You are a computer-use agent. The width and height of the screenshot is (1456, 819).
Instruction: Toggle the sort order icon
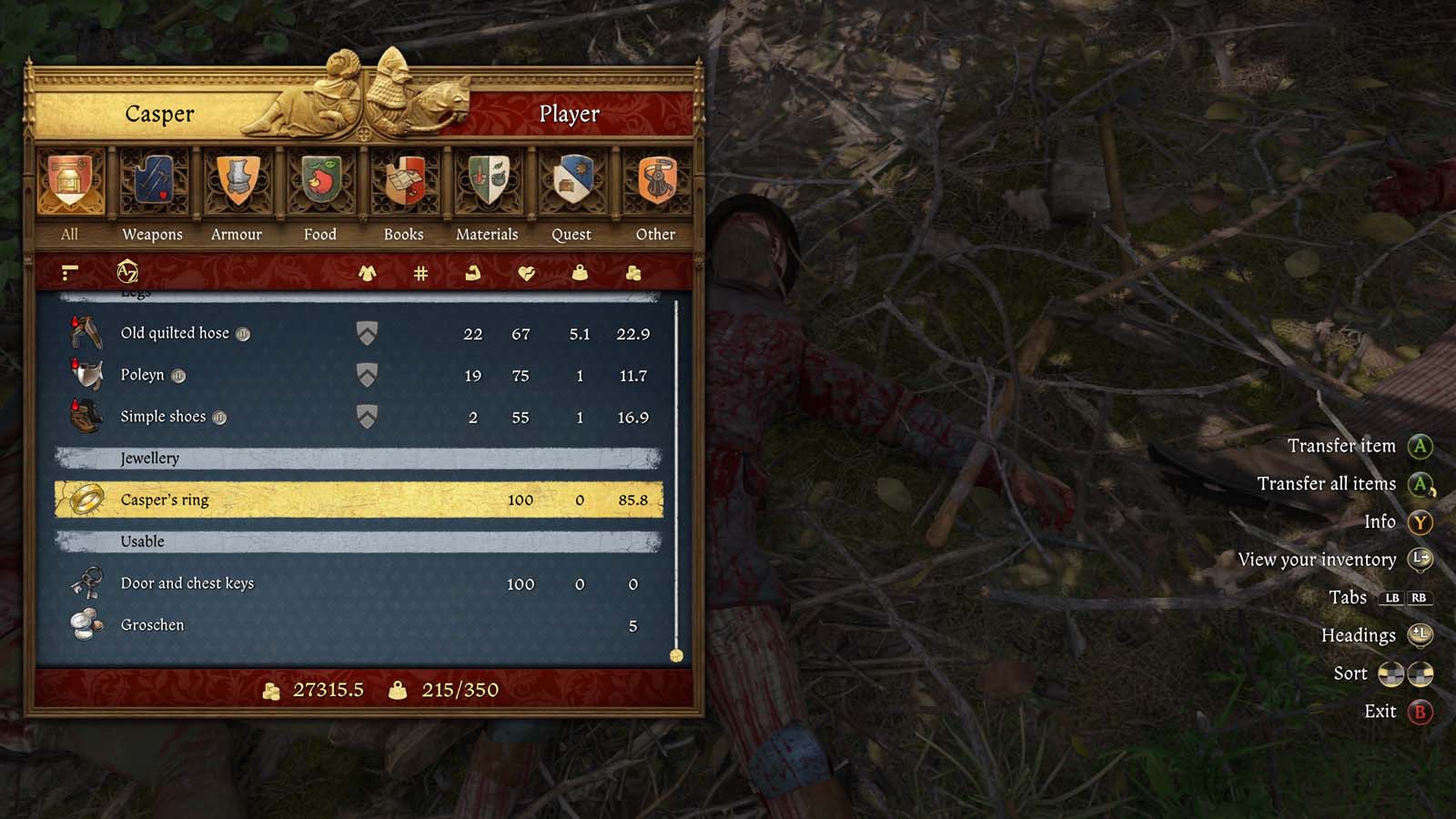coord(69,273)
